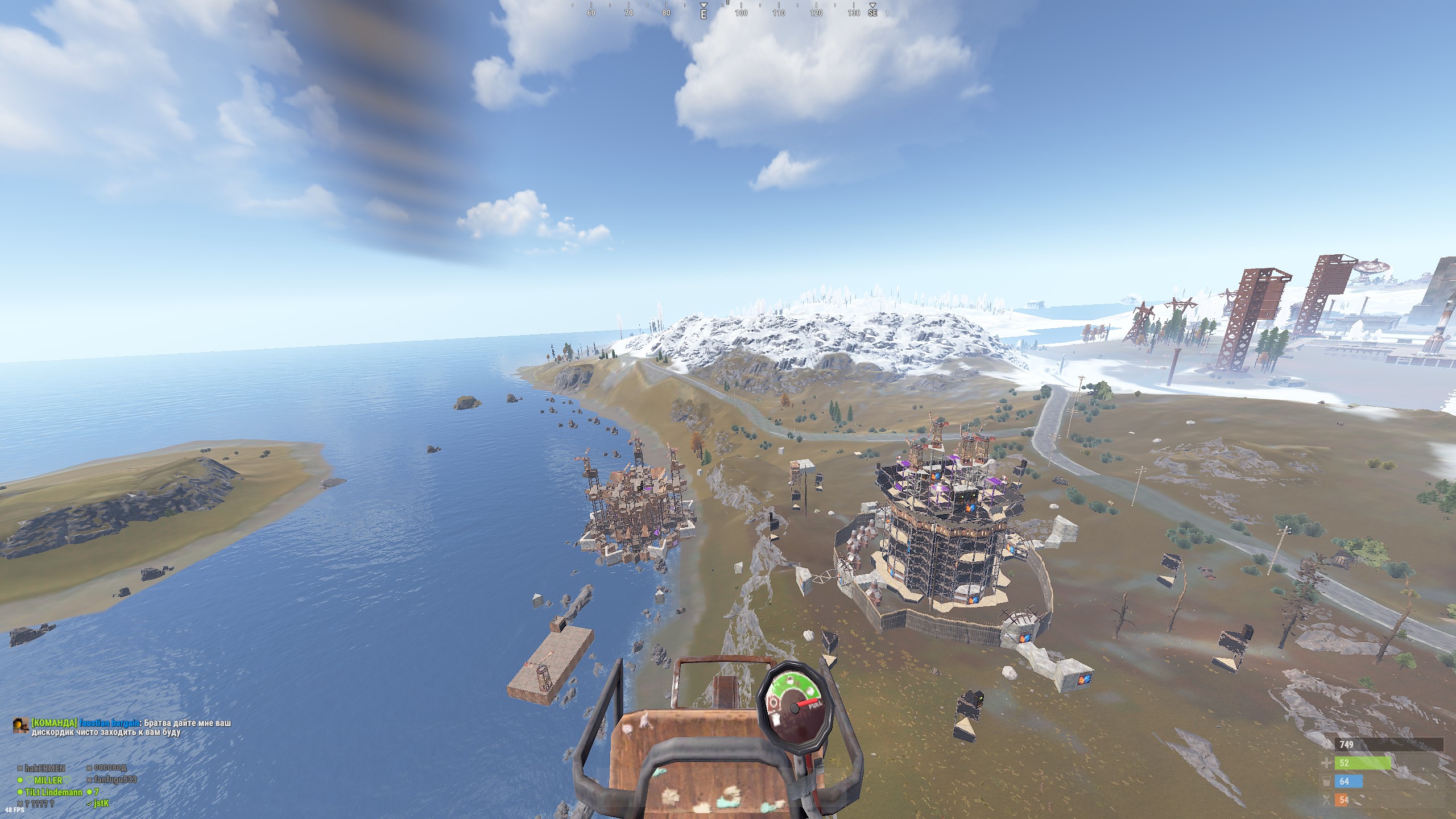Image resolution: width=1456 pixels, height=819 pixels.
Task: Click fanfugu533 in the team roster
Action: coord(115,780)
